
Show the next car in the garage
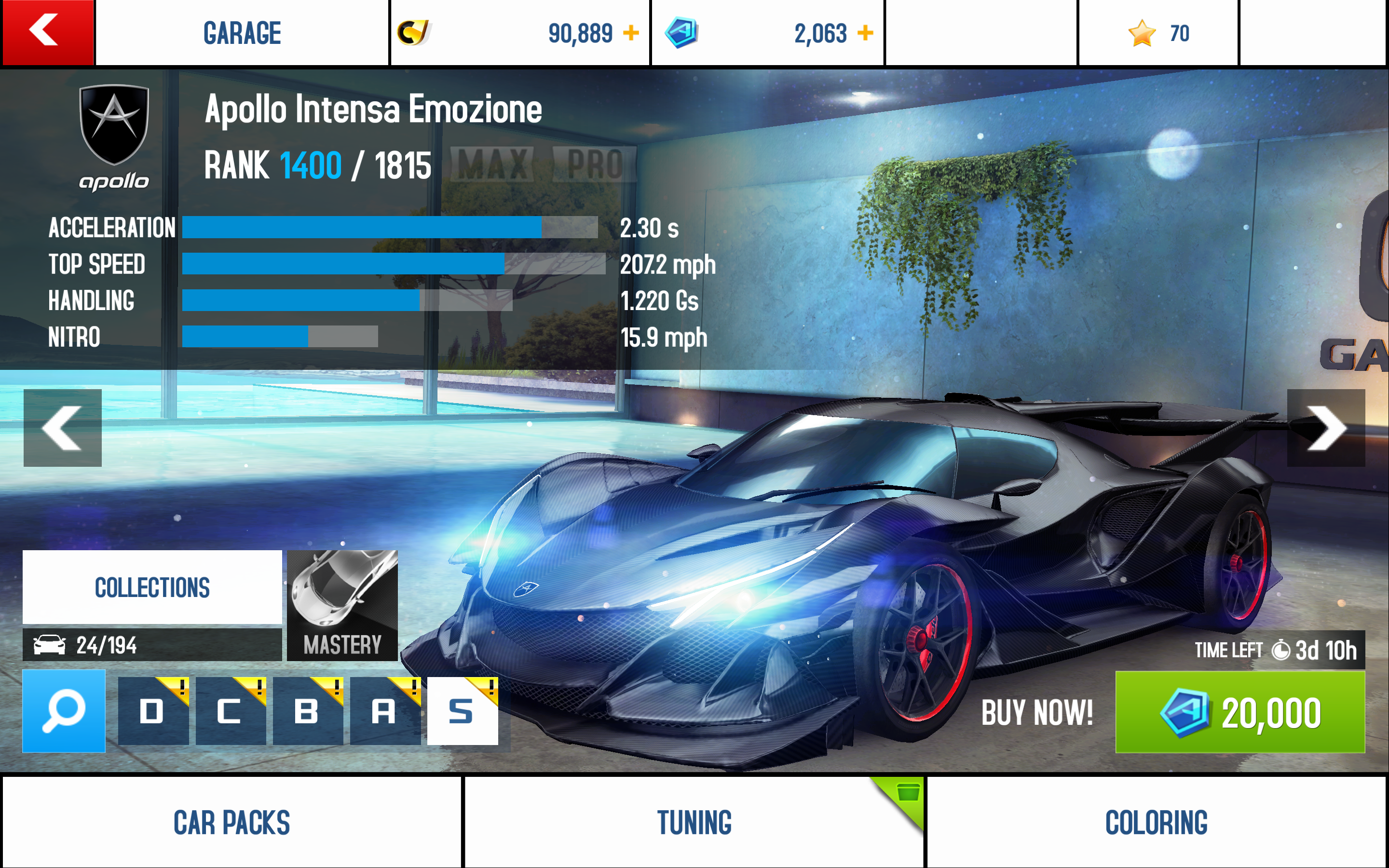pos(1325,428)
